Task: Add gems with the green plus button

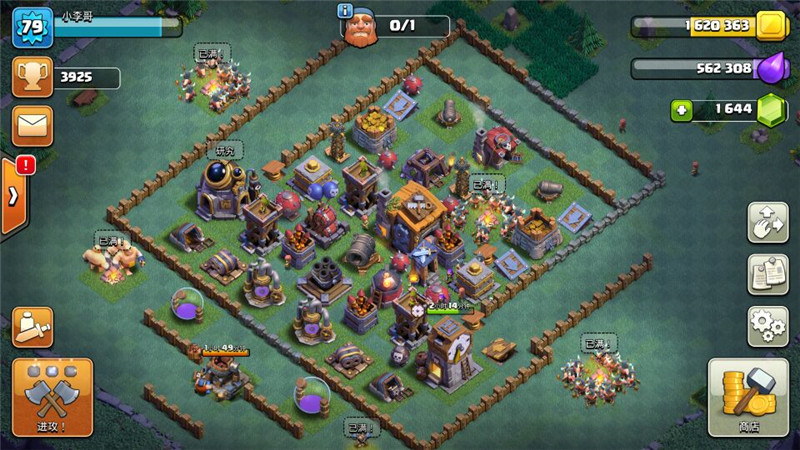Action: pos(682,110)
